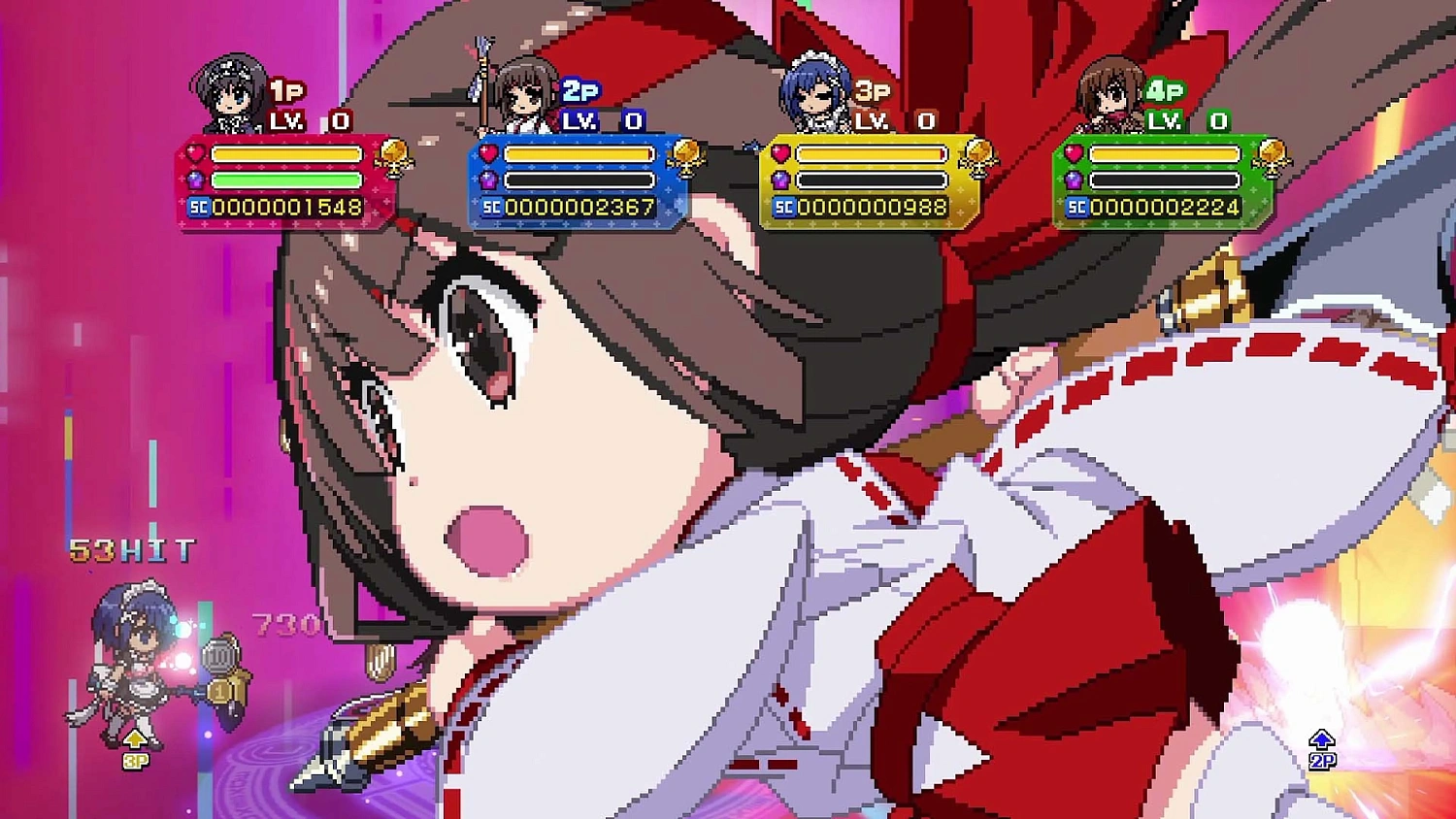This screenshot has height=819, width=1456.
Task: Click the heart health icon on 1P panel
Action: pyautogui.click(x=194, y=153)
